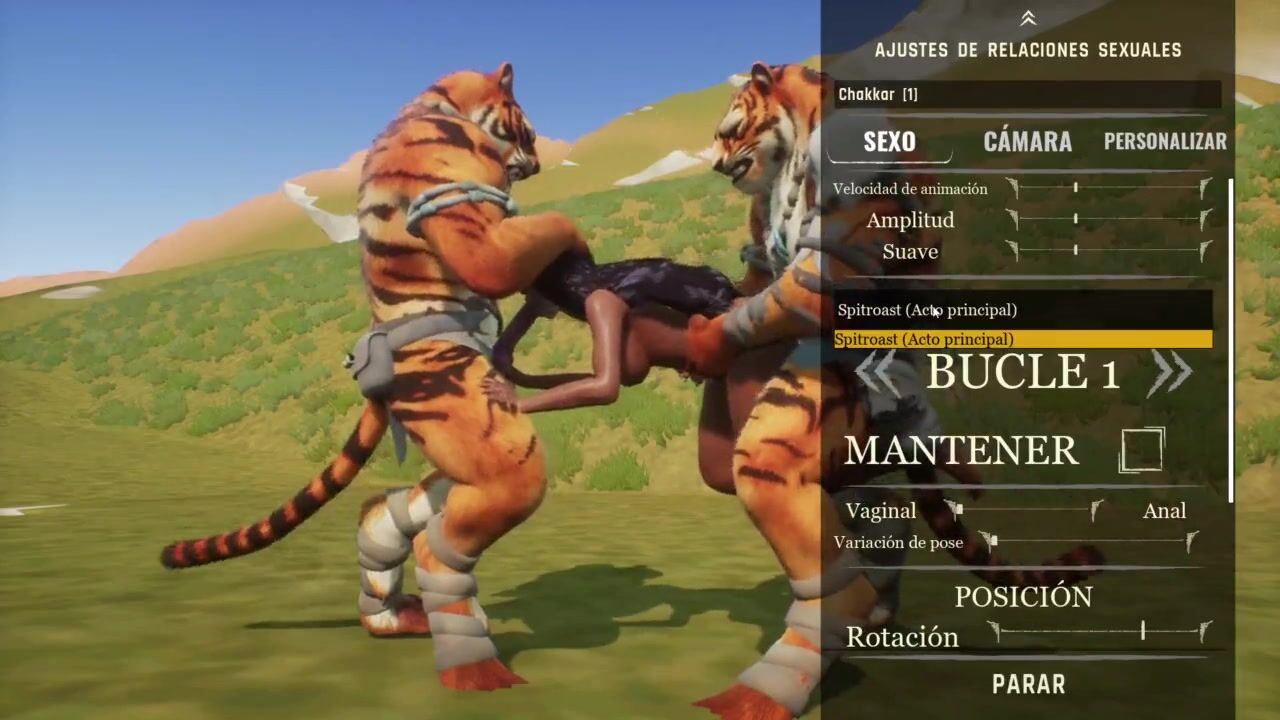Viewport: 1280px width, 720px height.
Task: Adjust the Rotación slider
Action: pos(1099,631)
